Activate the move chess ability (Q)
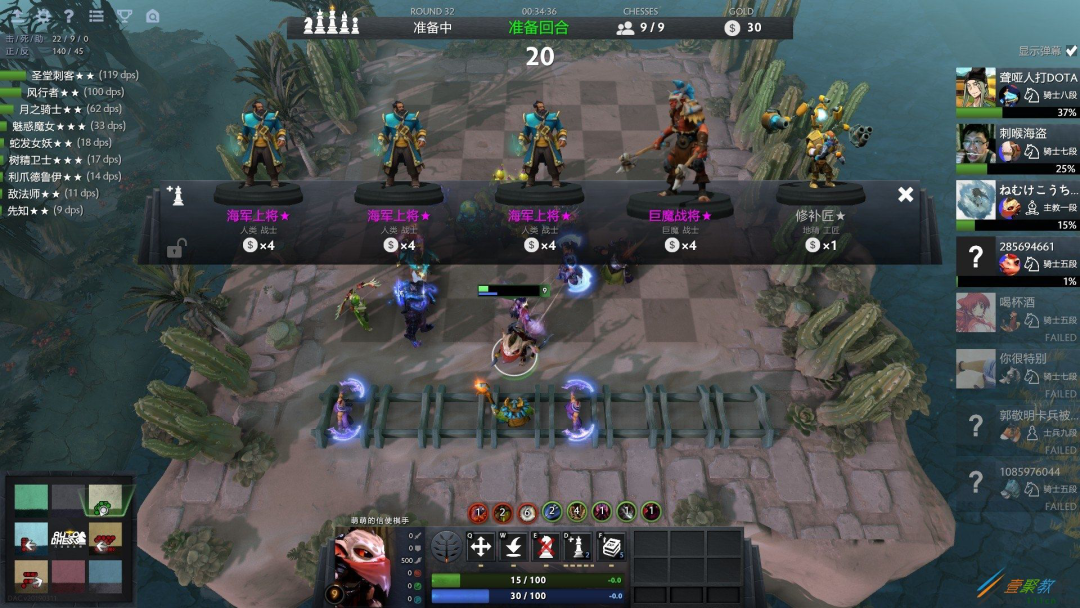This screenshot has height=608, width=1080. tap(480, 546)
